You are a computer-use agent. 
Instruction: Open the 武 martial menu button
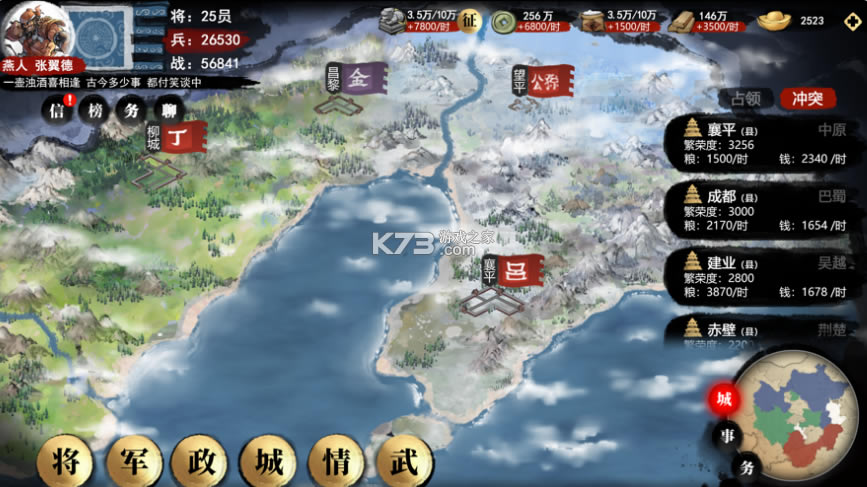(x=403, y=462)
